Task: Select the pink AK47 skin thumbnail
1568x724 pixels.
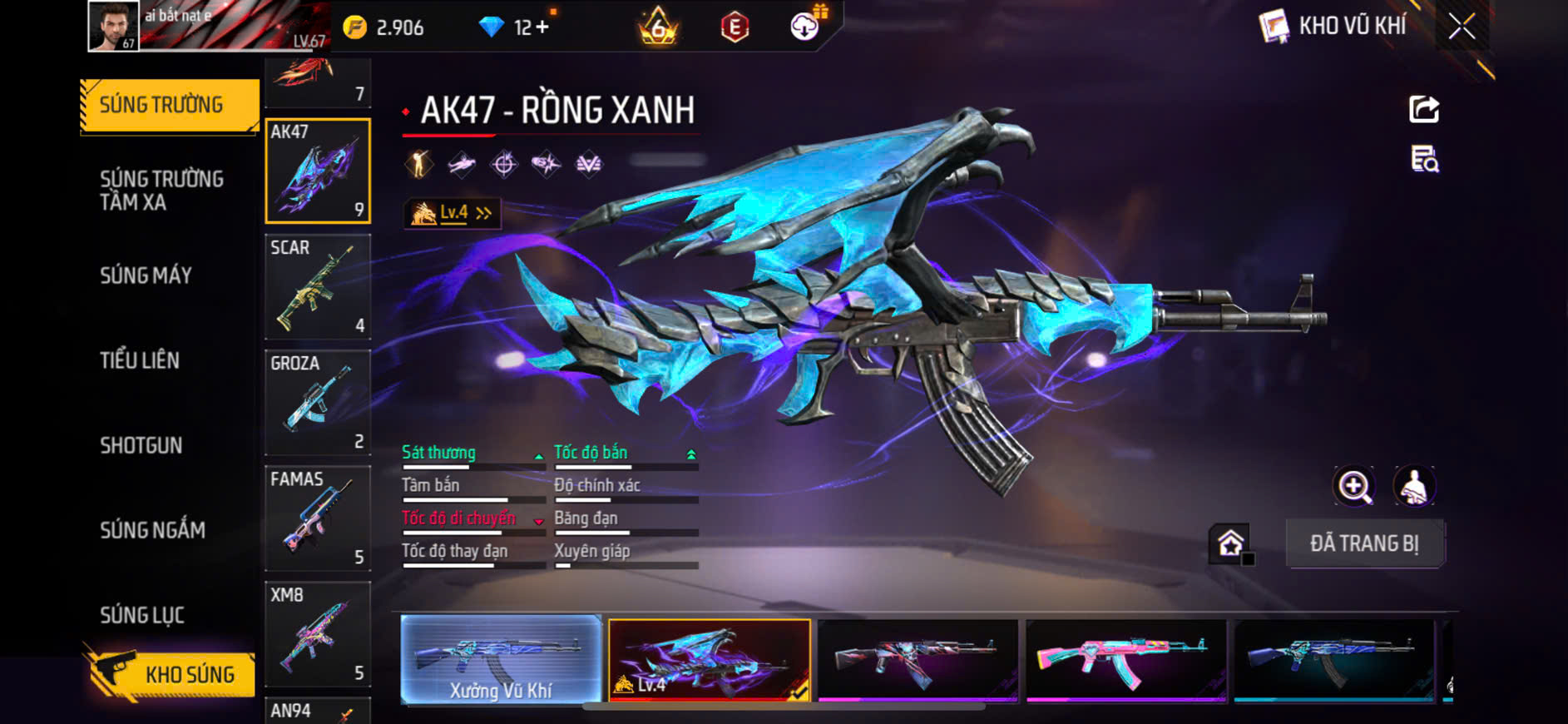Action: pyautogui.click(x=1125, y=660)
